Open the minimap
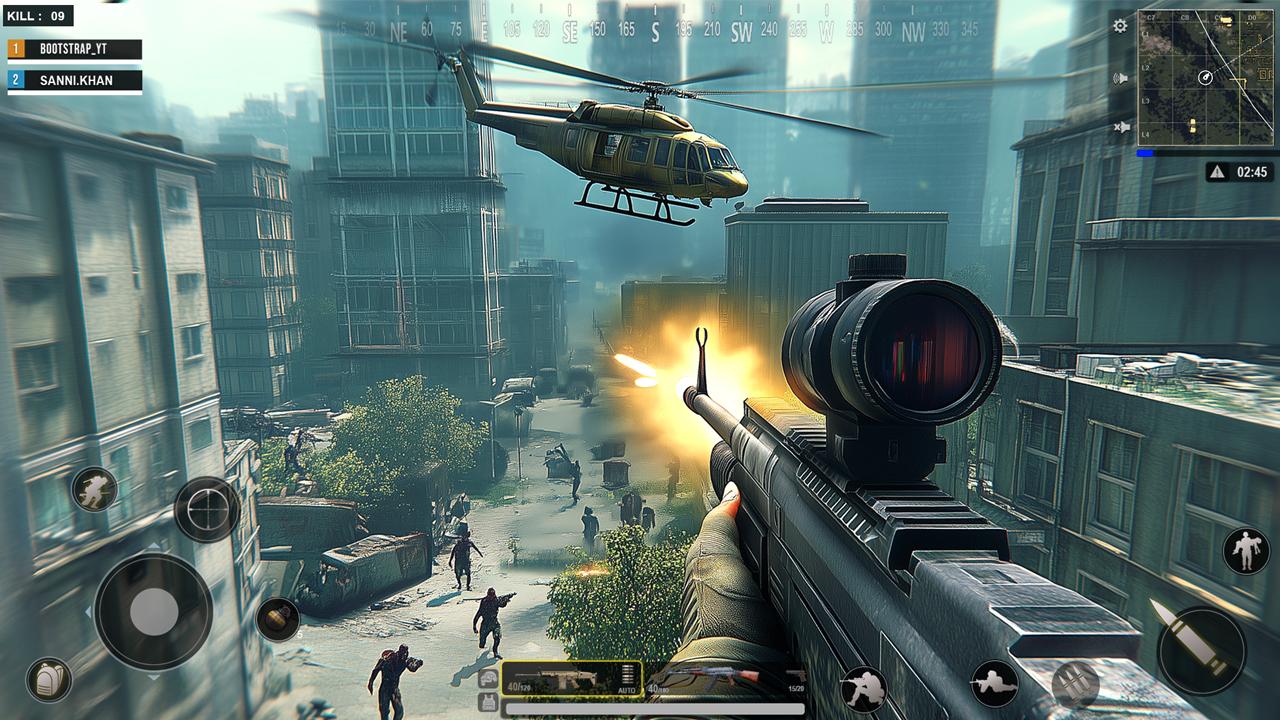This screenshot has height=720, width=1280. (1205, 78)
